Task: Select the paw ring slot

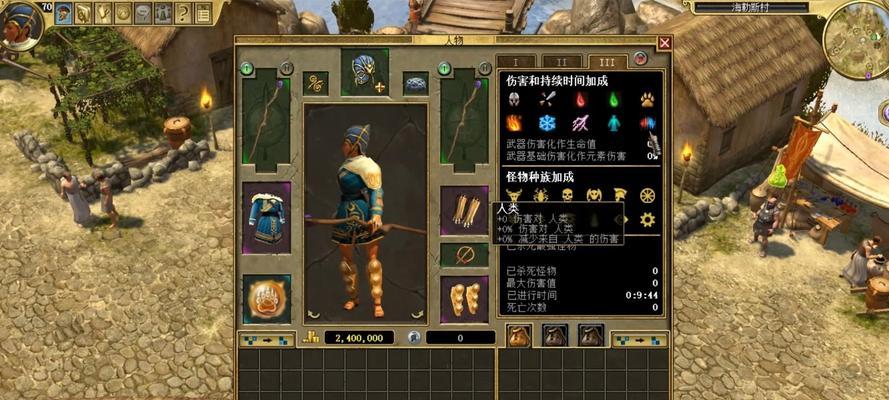Action: [266, 300]
